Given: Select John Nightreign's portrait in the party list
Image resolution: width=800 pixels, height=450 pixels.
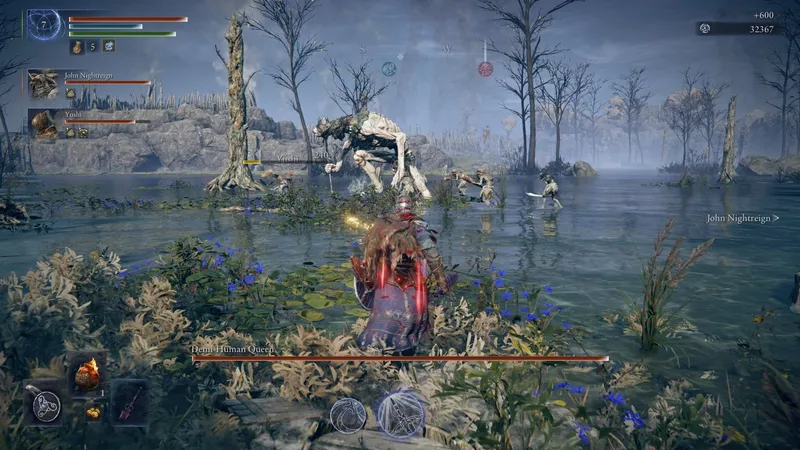Looking at the screenshot, I should click(x=43, y=82).
